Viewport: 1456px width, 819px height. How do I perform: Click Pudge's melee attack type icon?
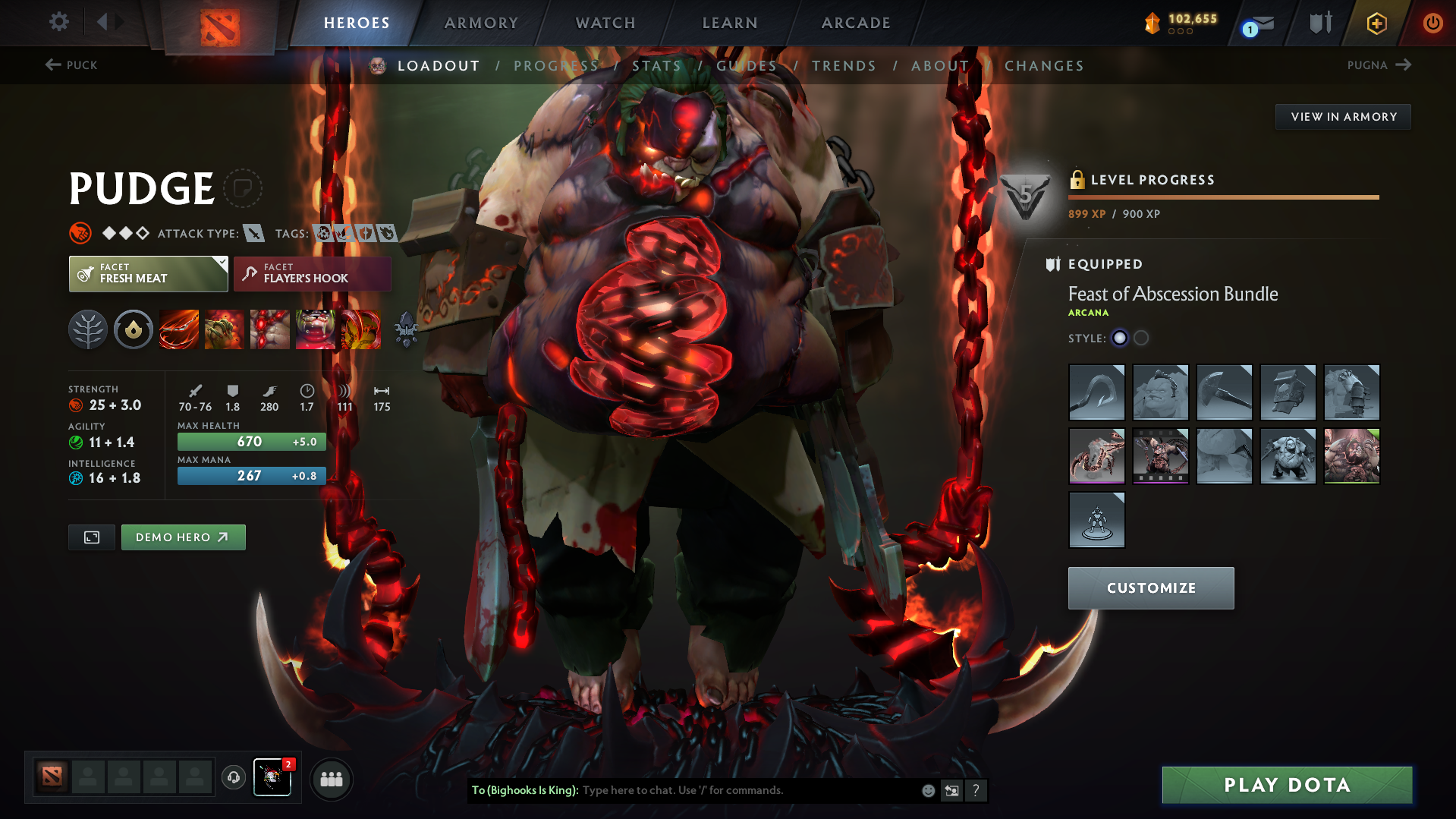tap(255, 233)
